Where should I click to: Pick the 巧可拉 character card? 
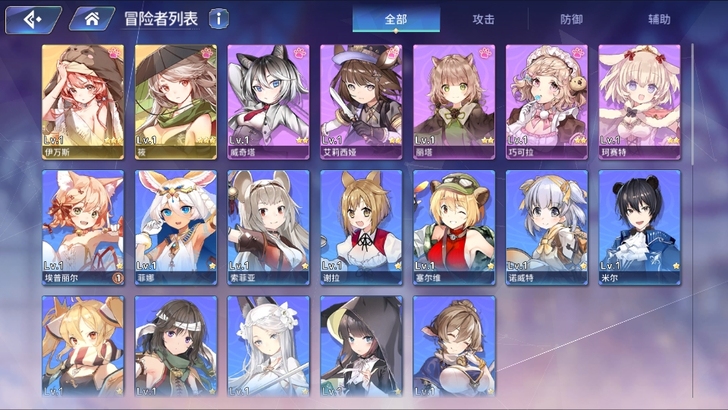click(546, 101)
